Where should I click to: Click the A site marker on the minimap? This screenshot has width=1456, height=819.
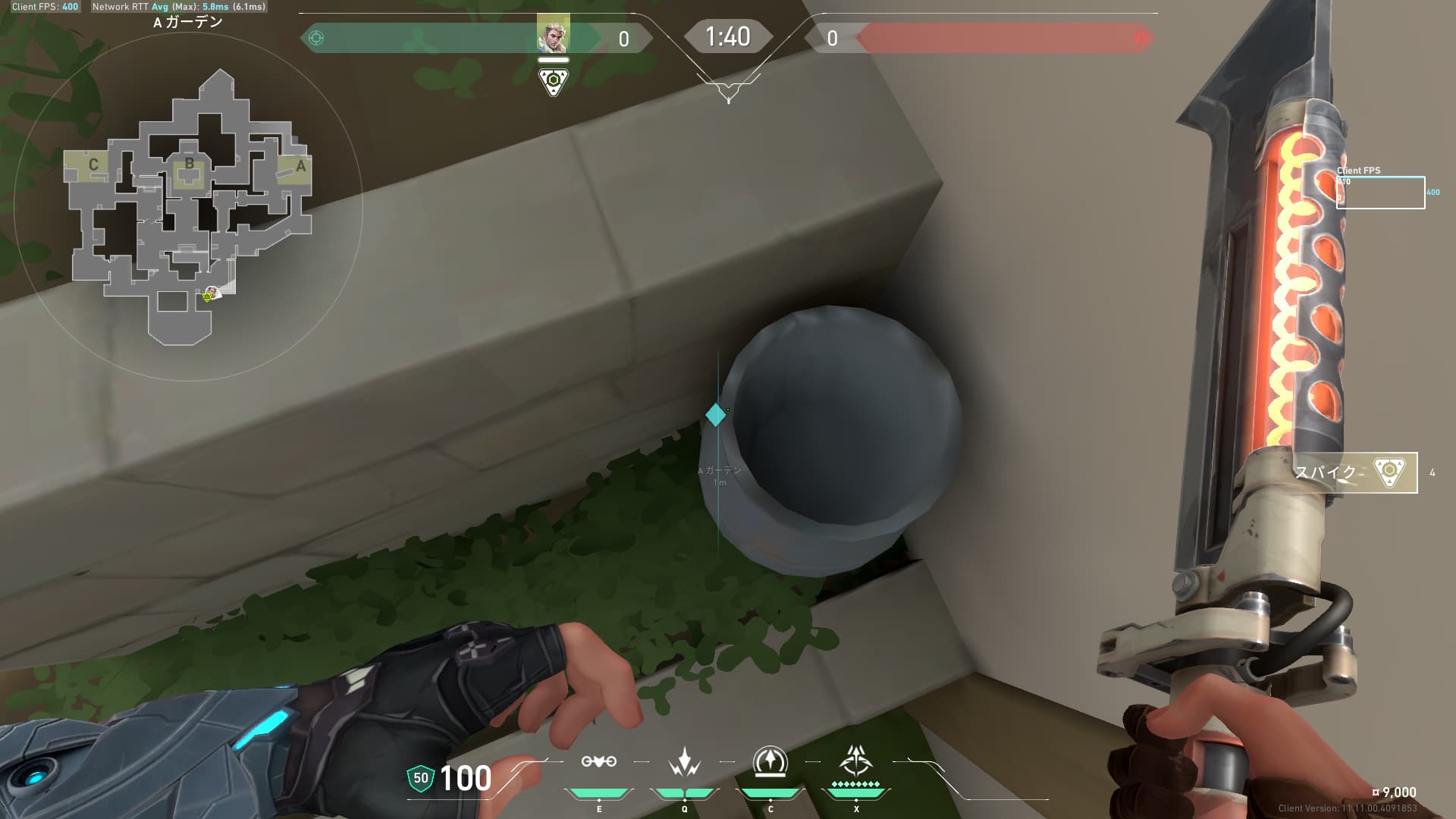tap(300, 166)
